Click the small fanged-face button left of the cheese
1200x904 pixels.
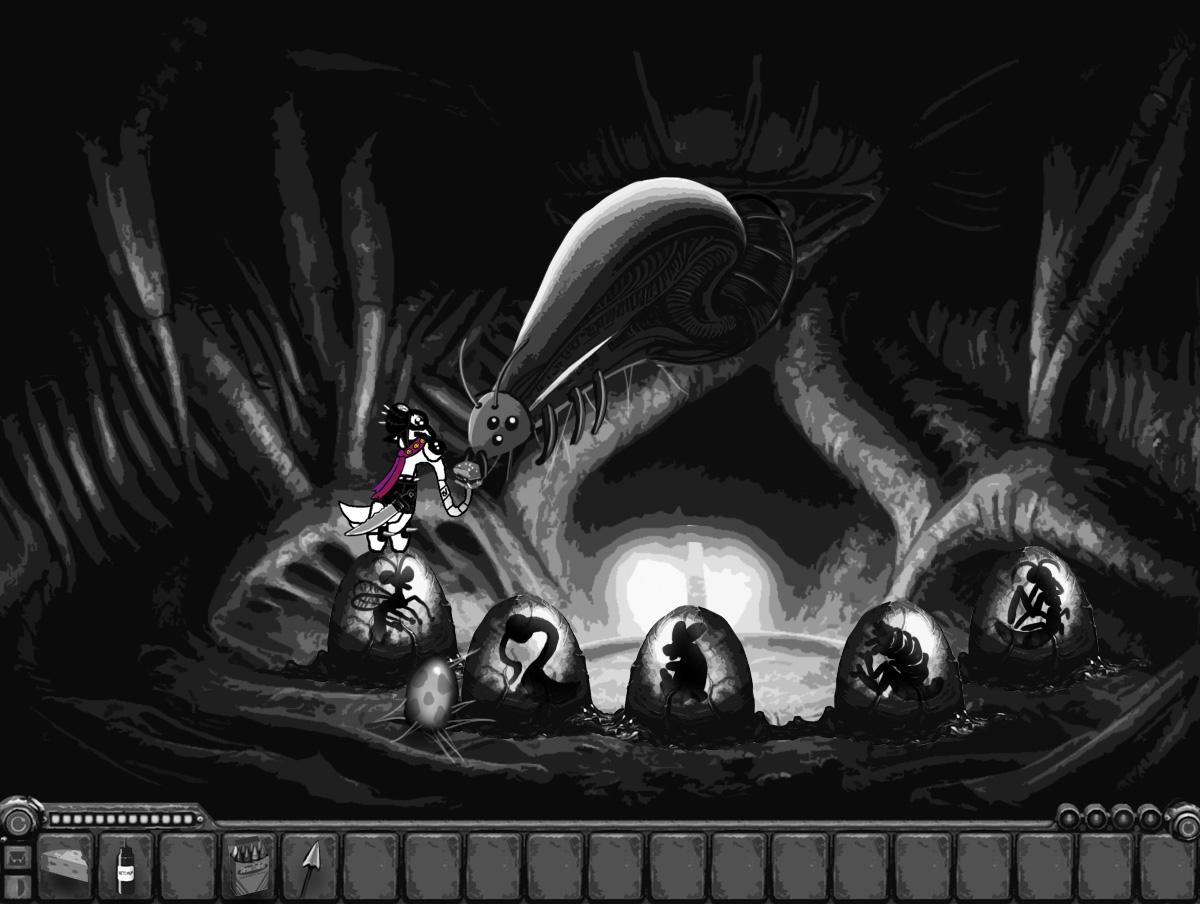point(15,857)
